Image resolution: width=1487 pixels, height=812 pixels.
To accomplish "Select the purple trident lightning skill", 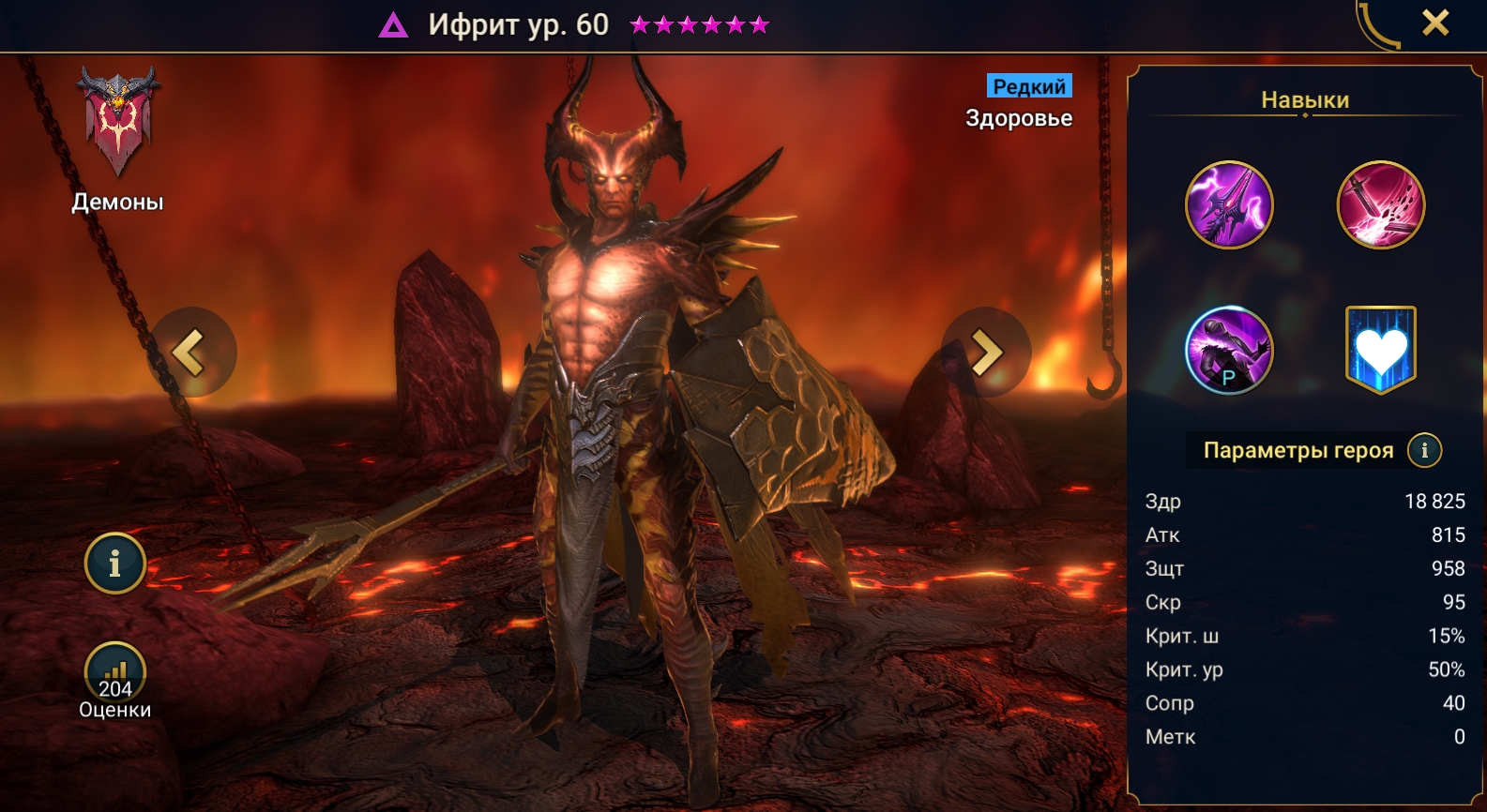I will tap(1229, 204).
